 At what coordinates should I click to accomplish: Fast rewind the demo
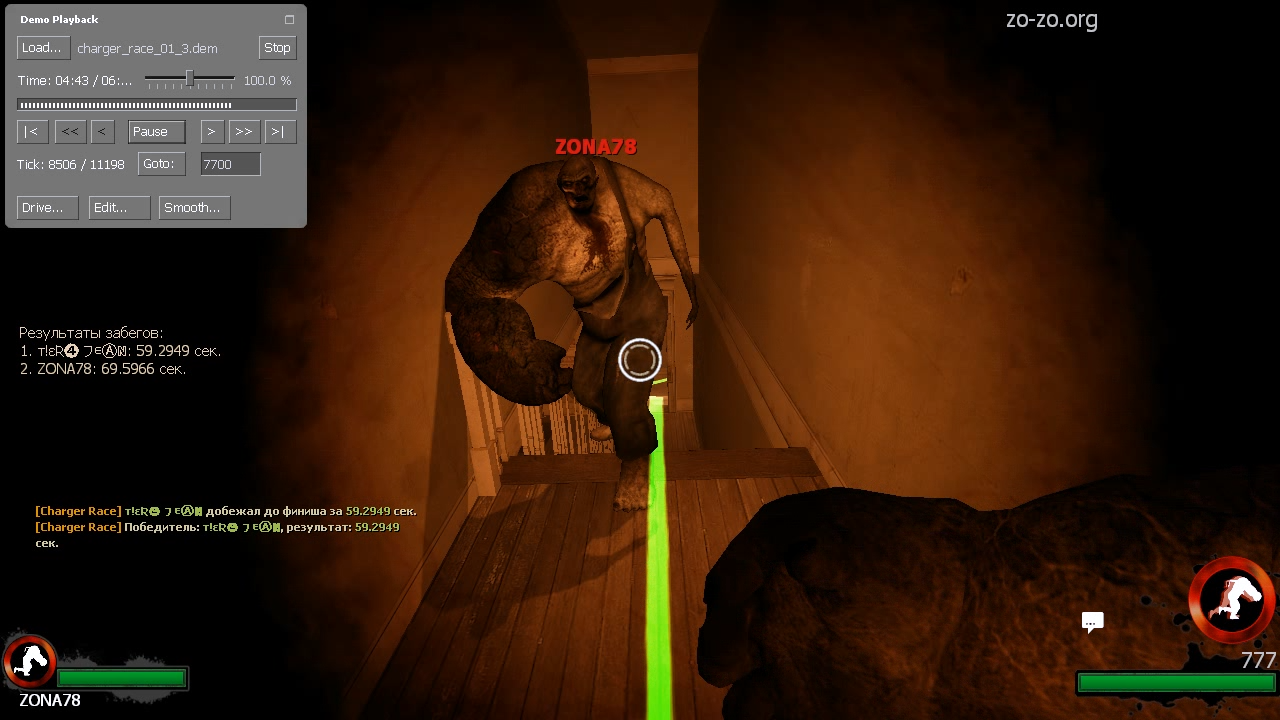point(69,132)
